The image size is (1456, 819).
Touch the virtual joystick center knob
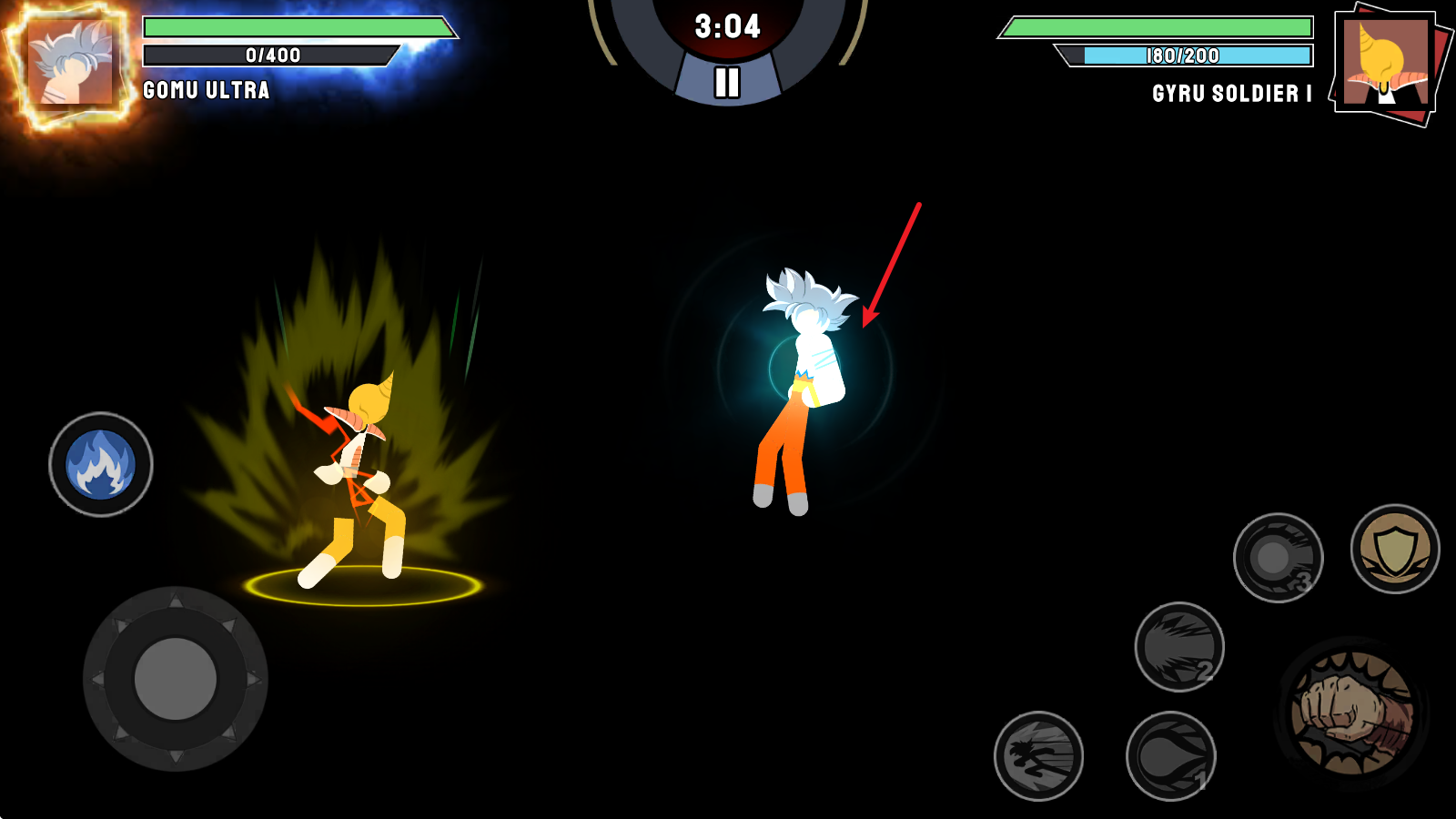[176, 679]
